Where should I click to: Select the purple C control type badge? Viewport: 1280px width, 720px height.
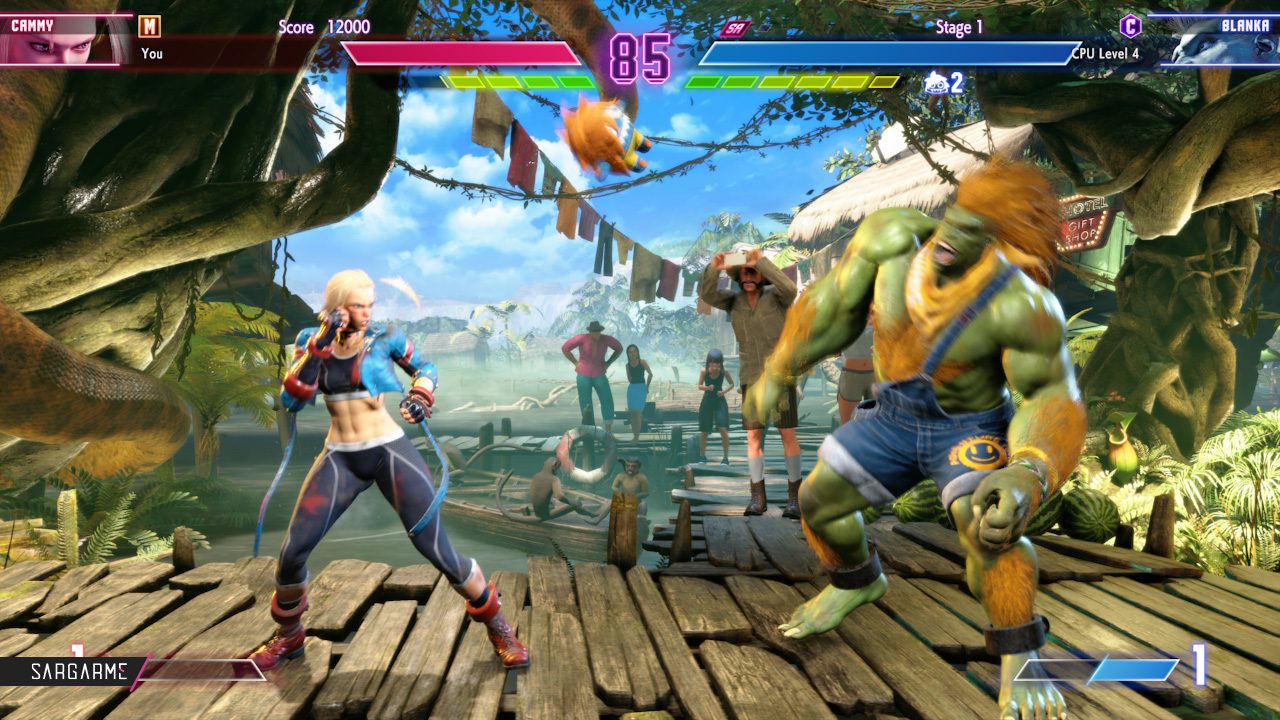[1130, 26]
